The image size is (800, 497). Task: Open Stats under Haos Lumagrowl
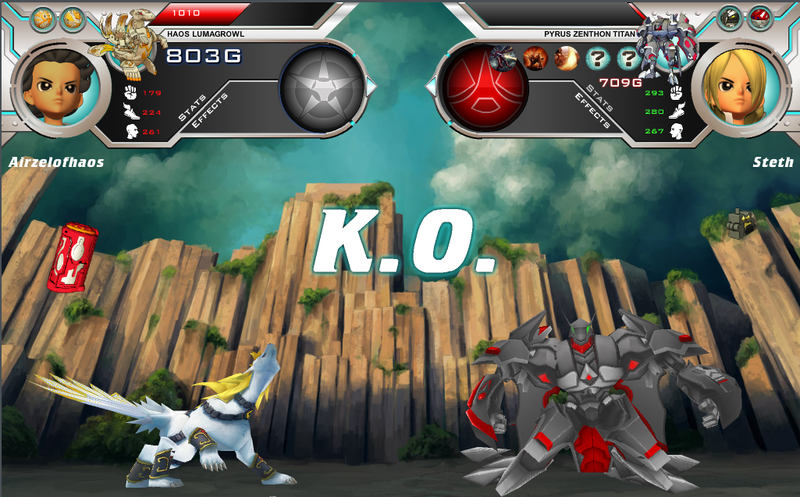tap(190, 109)
